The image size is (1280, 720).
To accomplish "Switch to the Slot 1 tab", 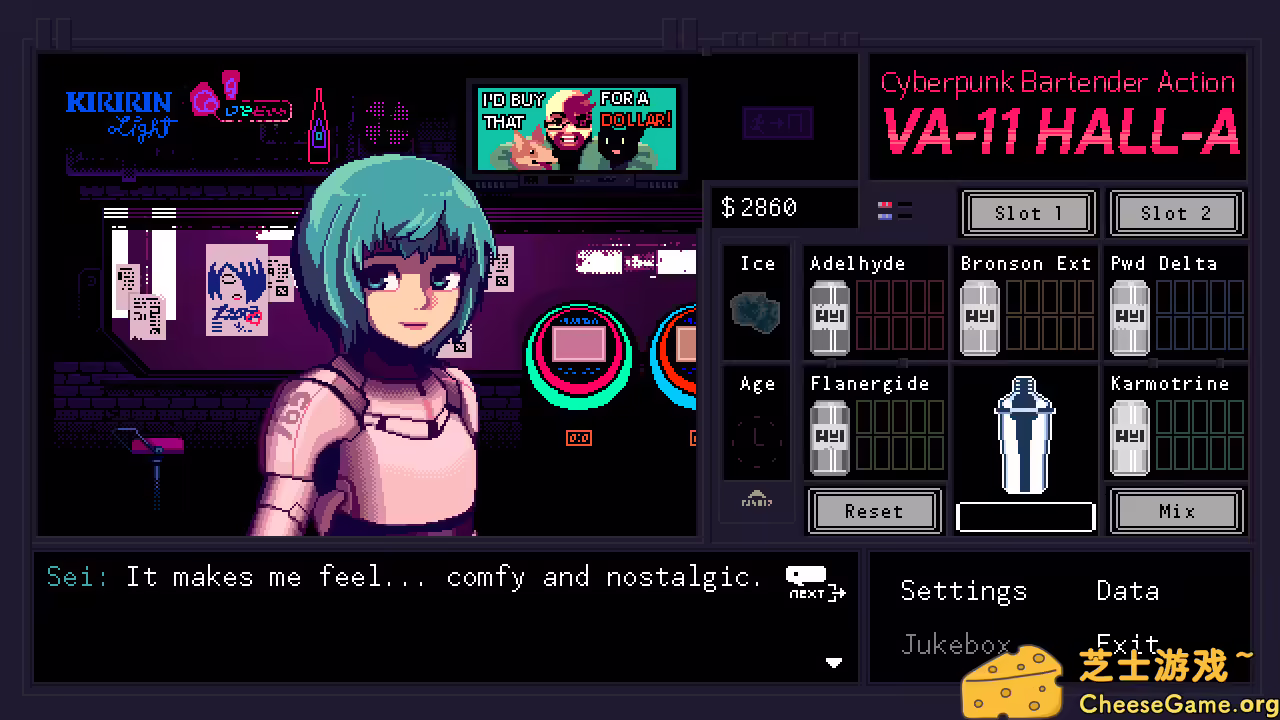I will [x=1028, y=213].
